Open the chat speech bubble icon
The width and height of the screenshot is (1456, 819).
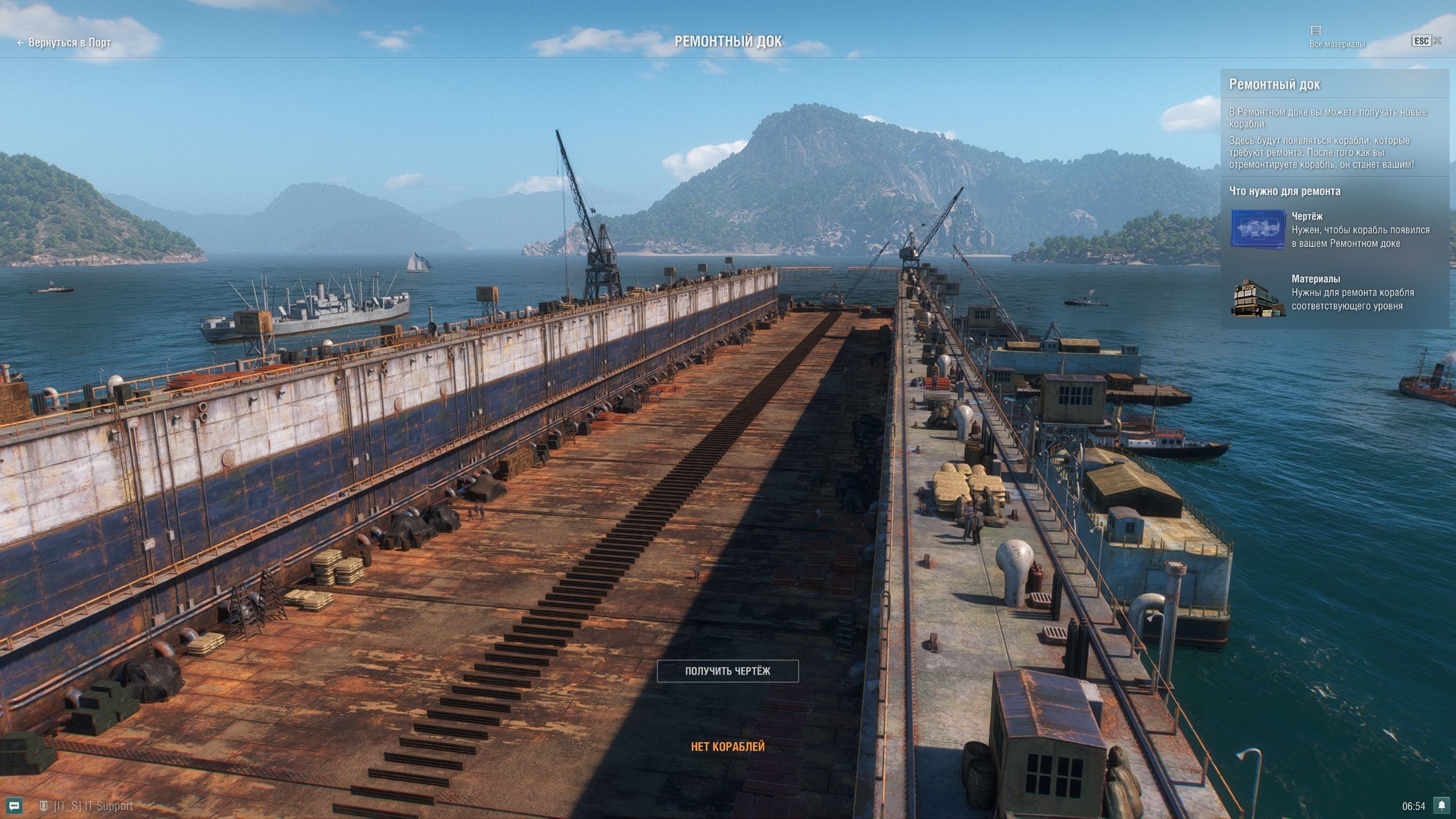(x=15, y=805)
